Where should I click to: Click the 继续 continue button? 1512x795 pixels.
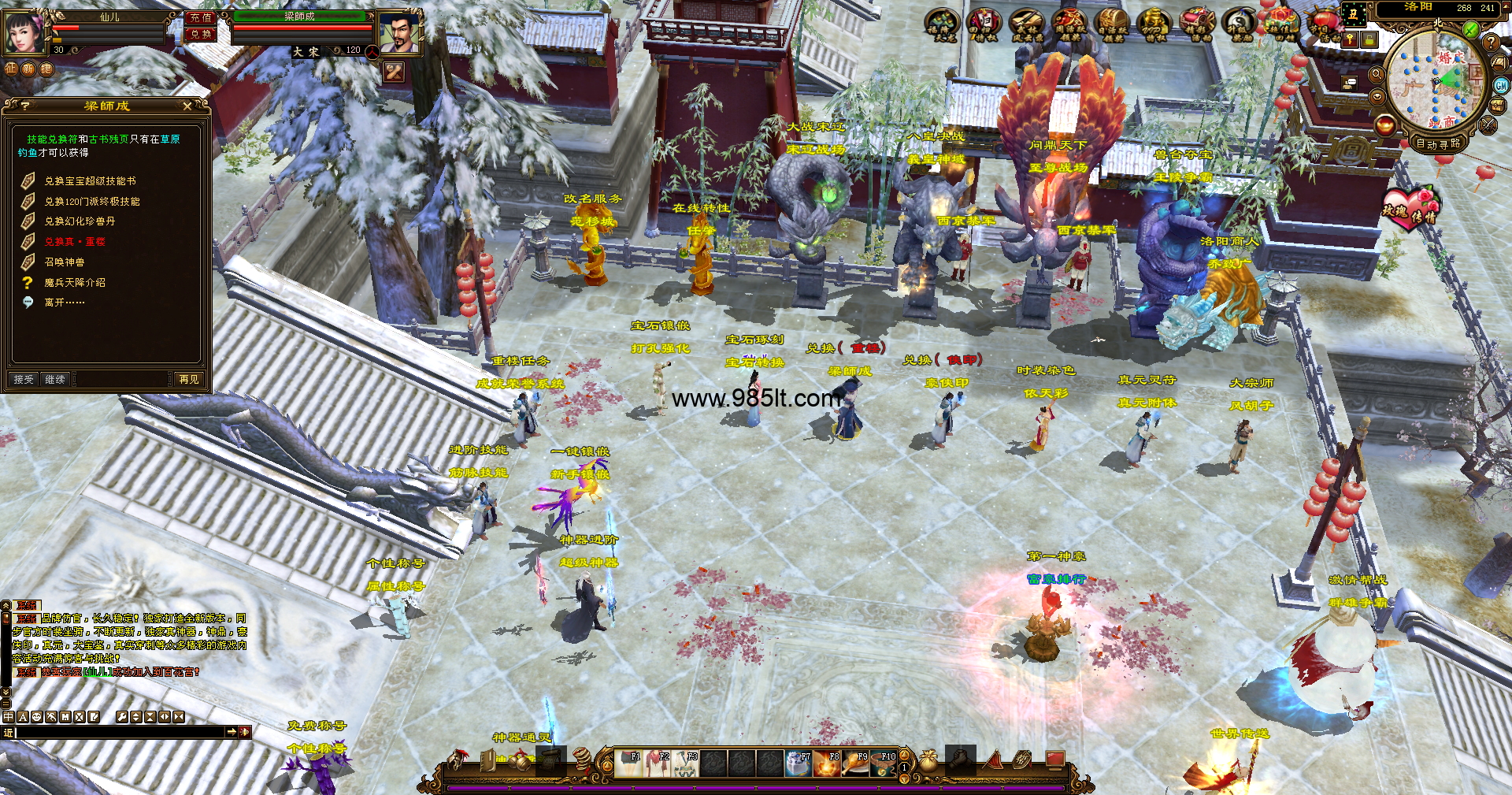[x=55, y=379]
